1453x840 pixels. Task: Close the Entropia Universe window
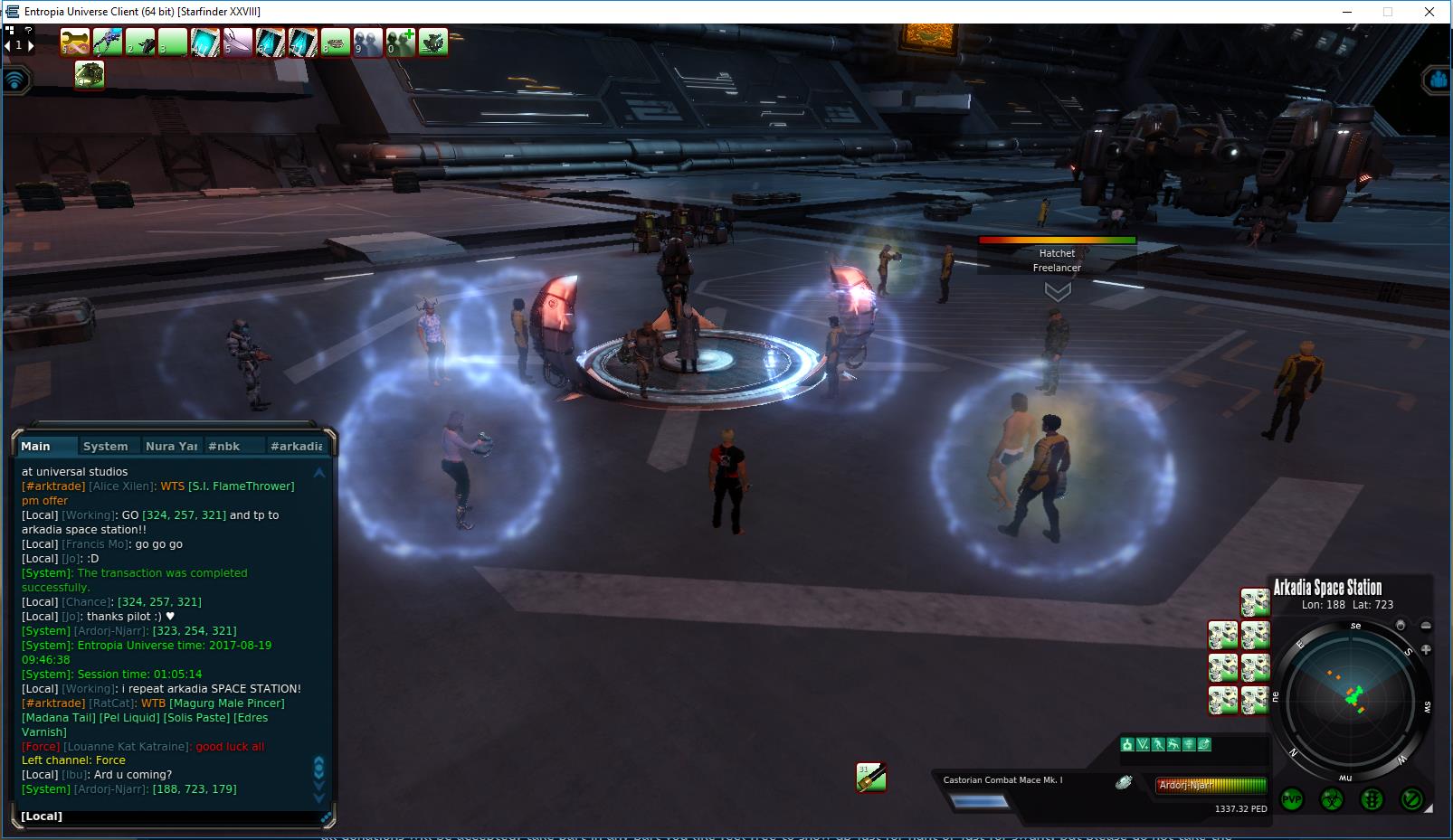[1429, 12]
